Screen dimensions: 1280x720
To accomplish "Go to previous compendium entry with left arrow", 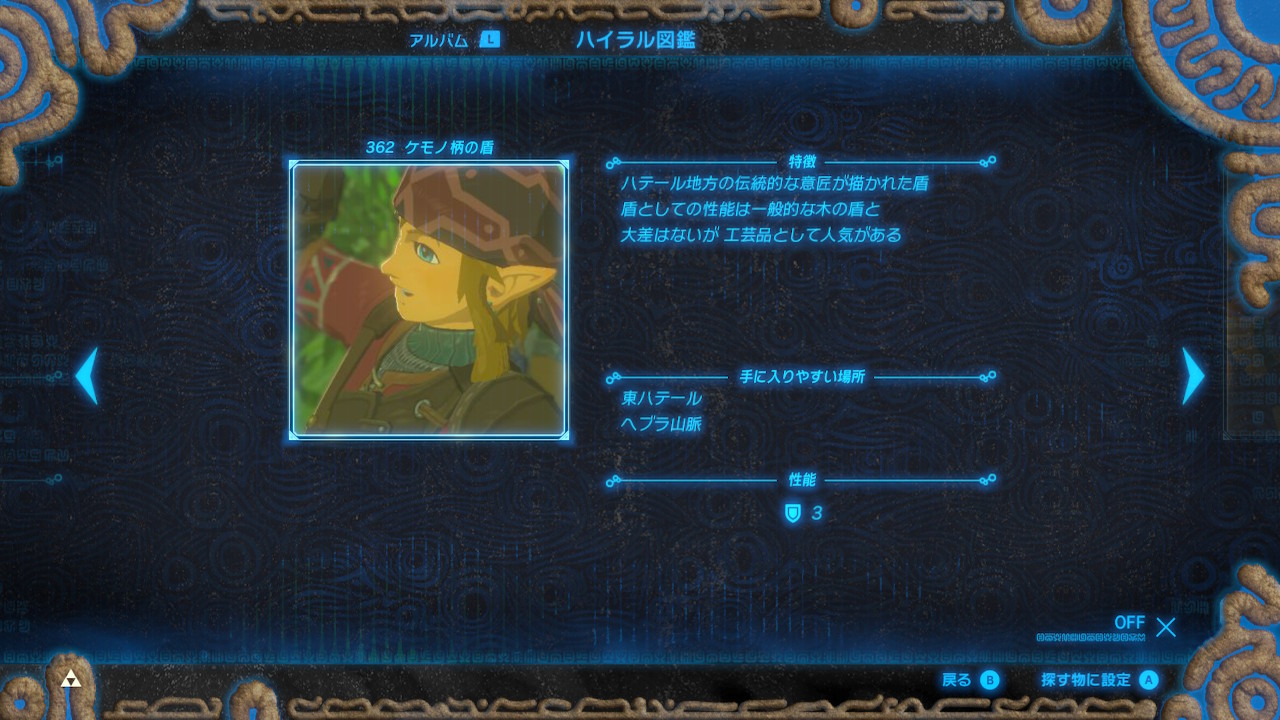I will (86, 378).
